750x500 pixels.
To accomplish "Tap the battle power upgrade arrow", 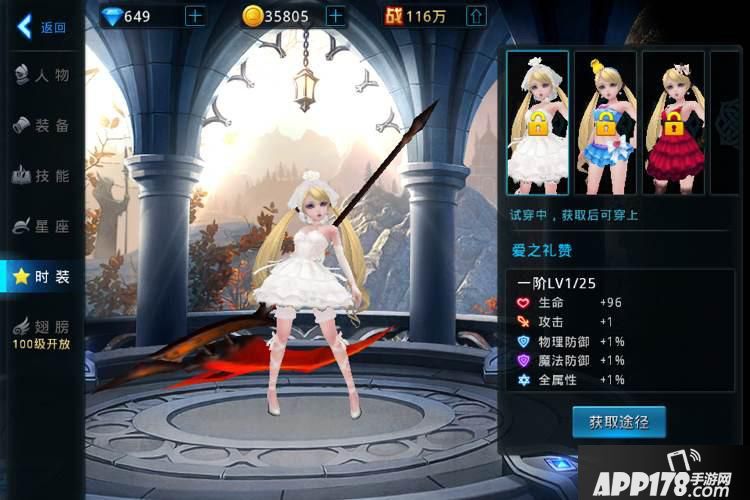I will (476, 16).
